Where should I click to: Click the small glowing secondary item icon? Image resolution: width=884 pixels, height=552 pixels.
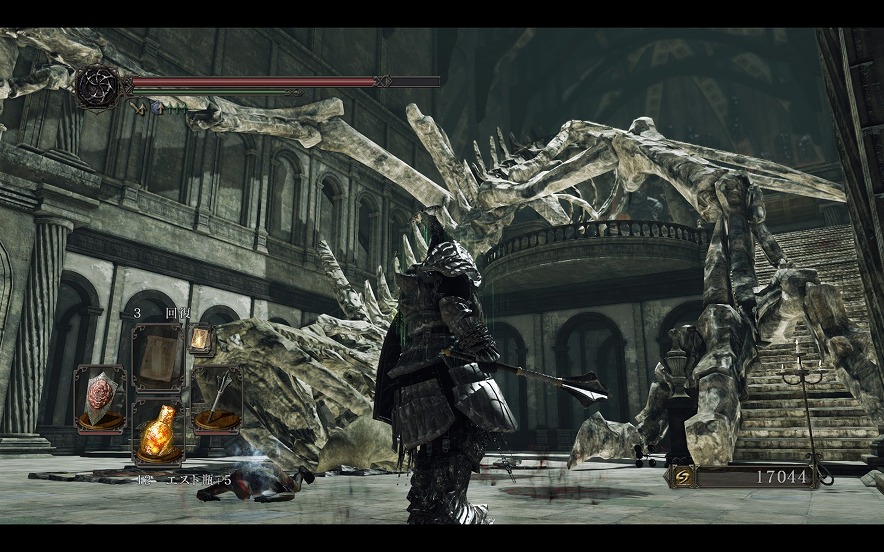coord(200,340)
